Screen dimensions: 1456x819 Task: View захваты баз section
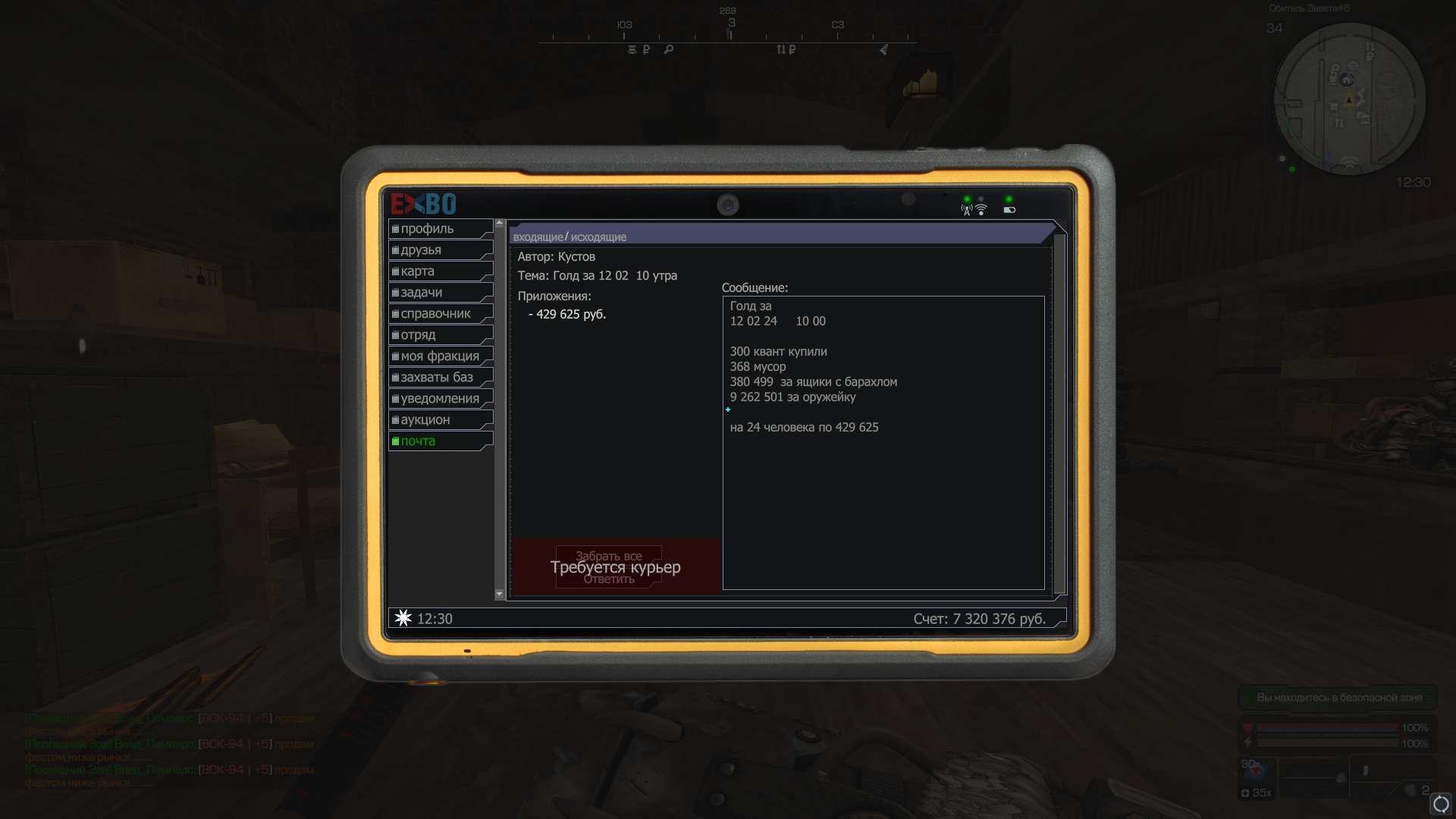440,378
